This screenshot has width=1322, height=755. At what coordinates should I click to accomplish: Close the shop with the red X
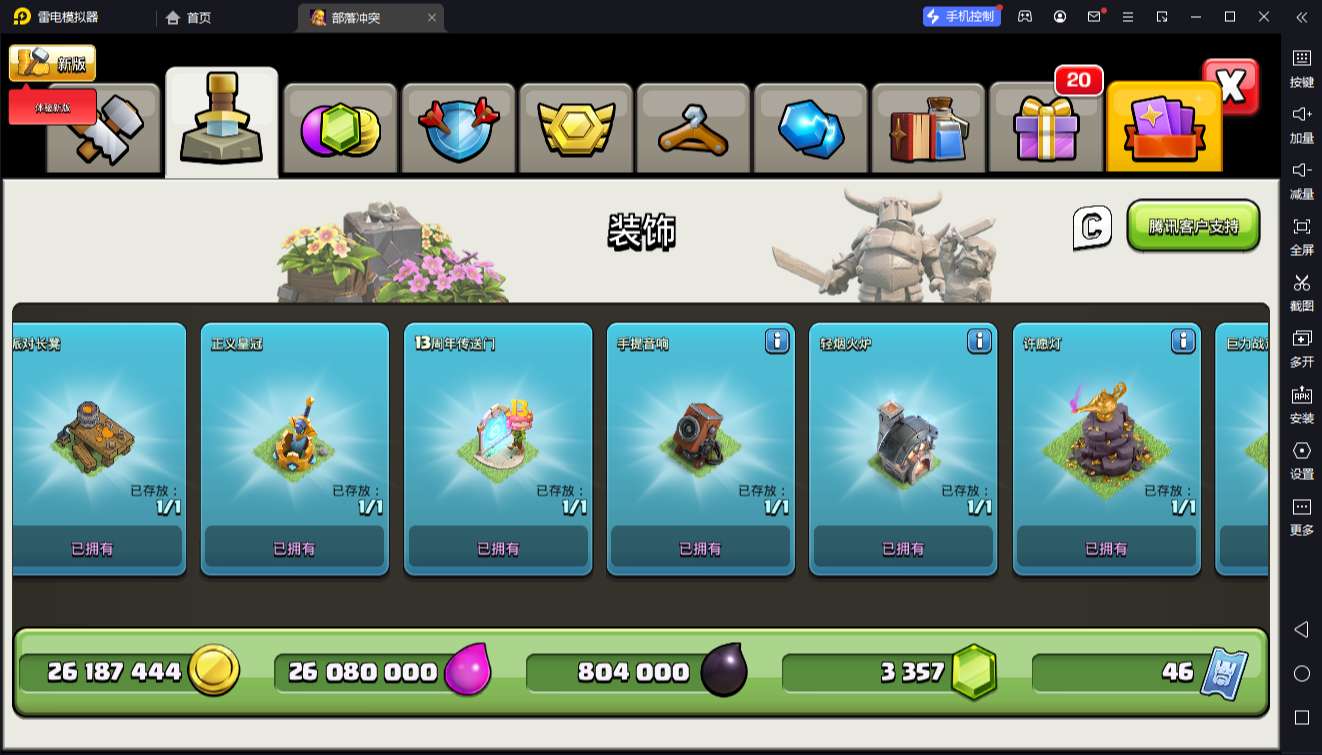[1231, 87]
